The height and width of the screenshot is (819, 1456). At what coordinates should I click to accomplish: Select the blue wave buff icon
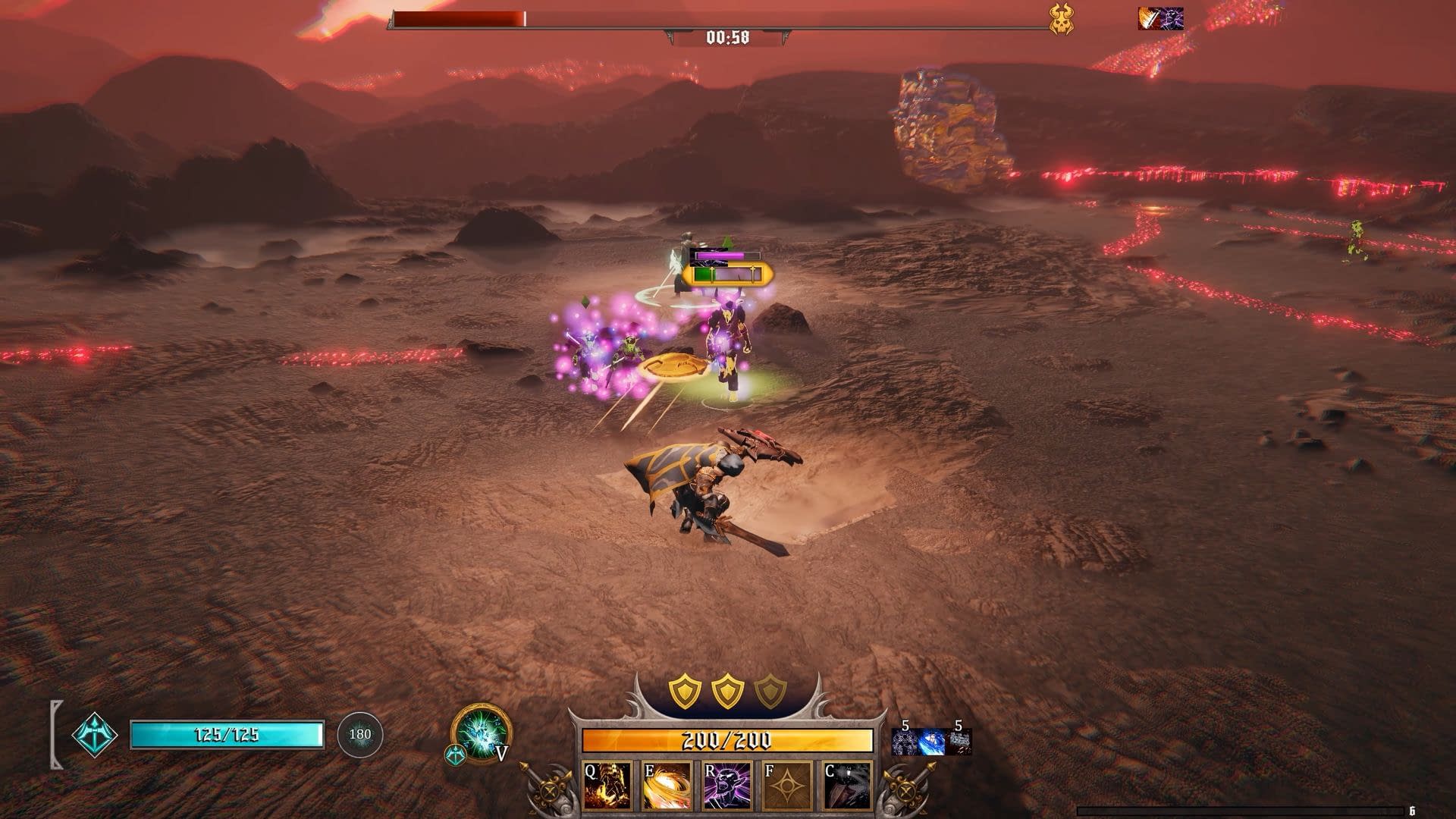click(x=932, y=742)
